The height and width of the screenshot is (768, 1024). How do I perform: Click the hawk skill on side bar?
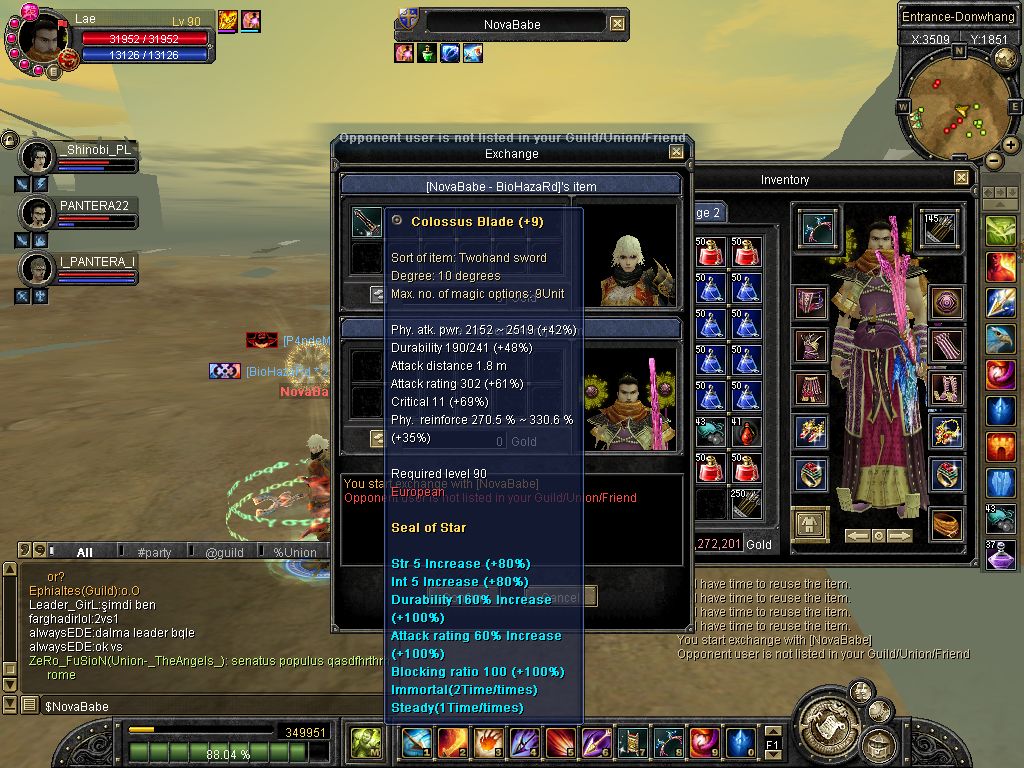(x=1000, y=339)
